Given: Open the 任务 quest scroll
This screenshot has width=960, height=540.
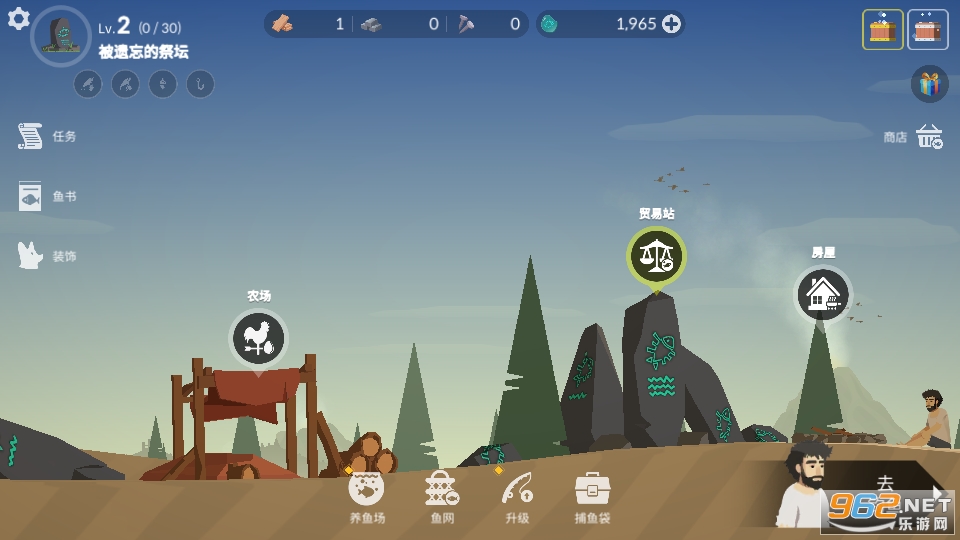Looking at the screenshot, I should click(31, 136).
